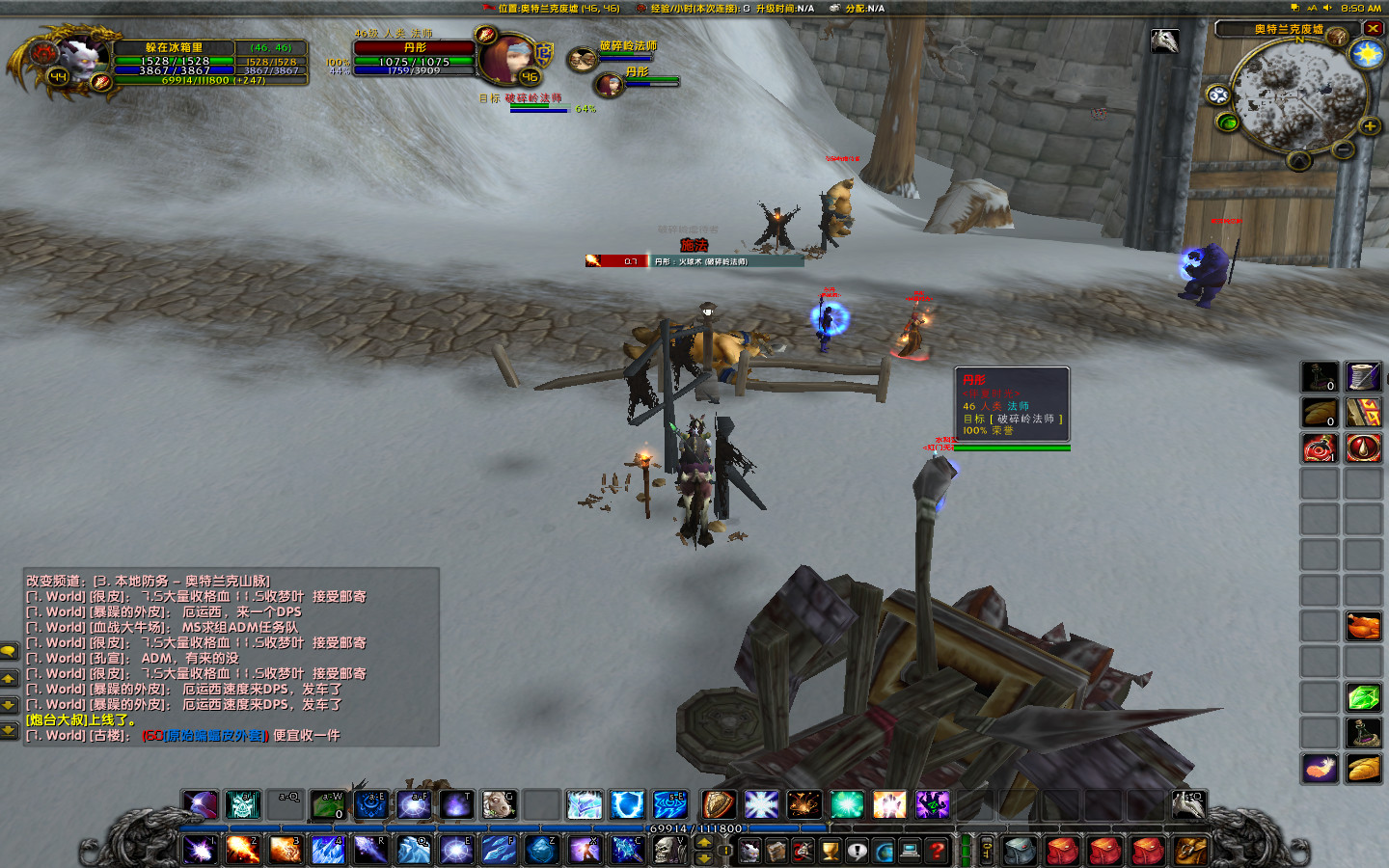Open tracking options on the minimap
1389x868 pixels.
click(x=1218, y=95)
